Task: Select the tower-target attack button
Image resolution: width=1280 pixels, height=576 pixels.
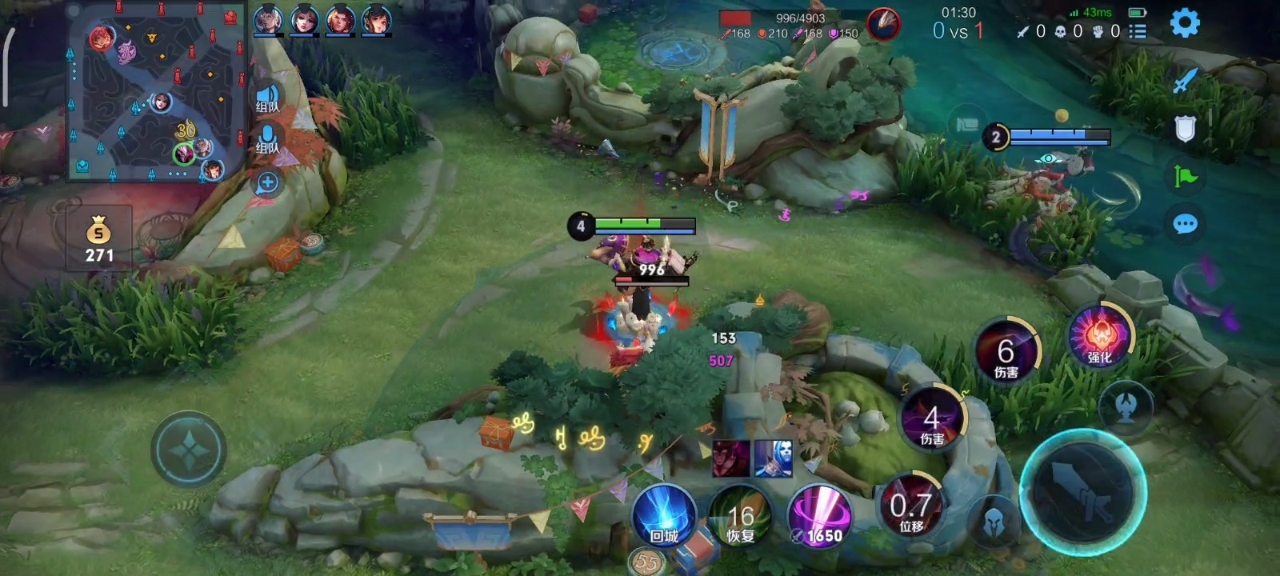Action: 1126,408
